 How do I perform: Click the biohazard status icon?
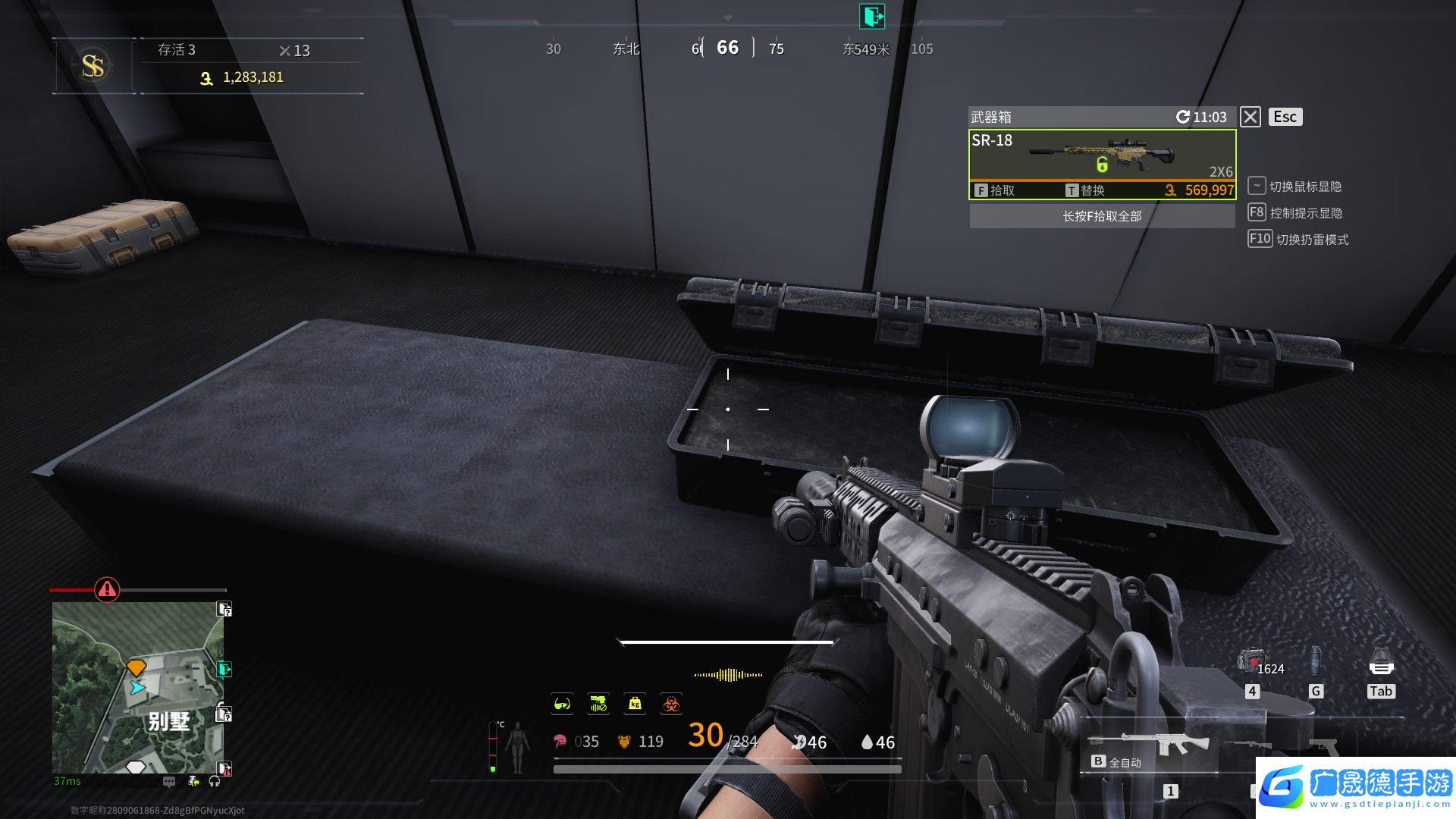[x=671, y=704]
